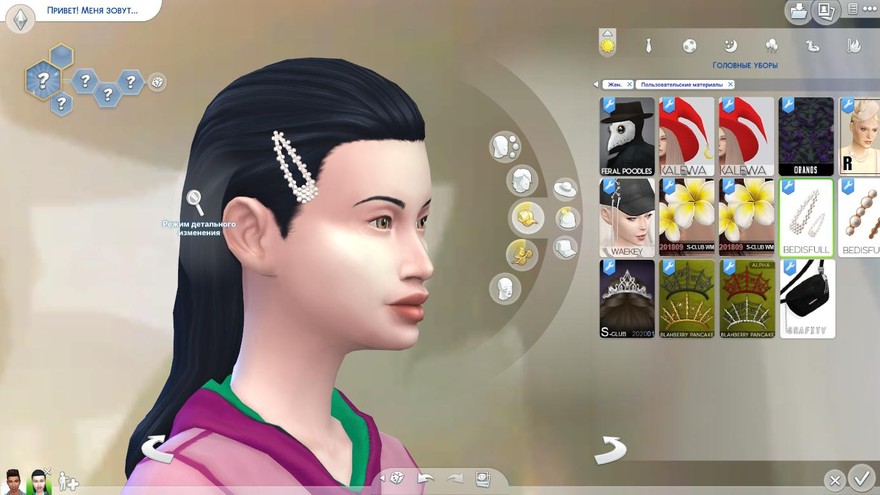This screenshot has width=880, height=495.
Task: Click the detailed edit mode magnifier
Action: coord(195,203)
